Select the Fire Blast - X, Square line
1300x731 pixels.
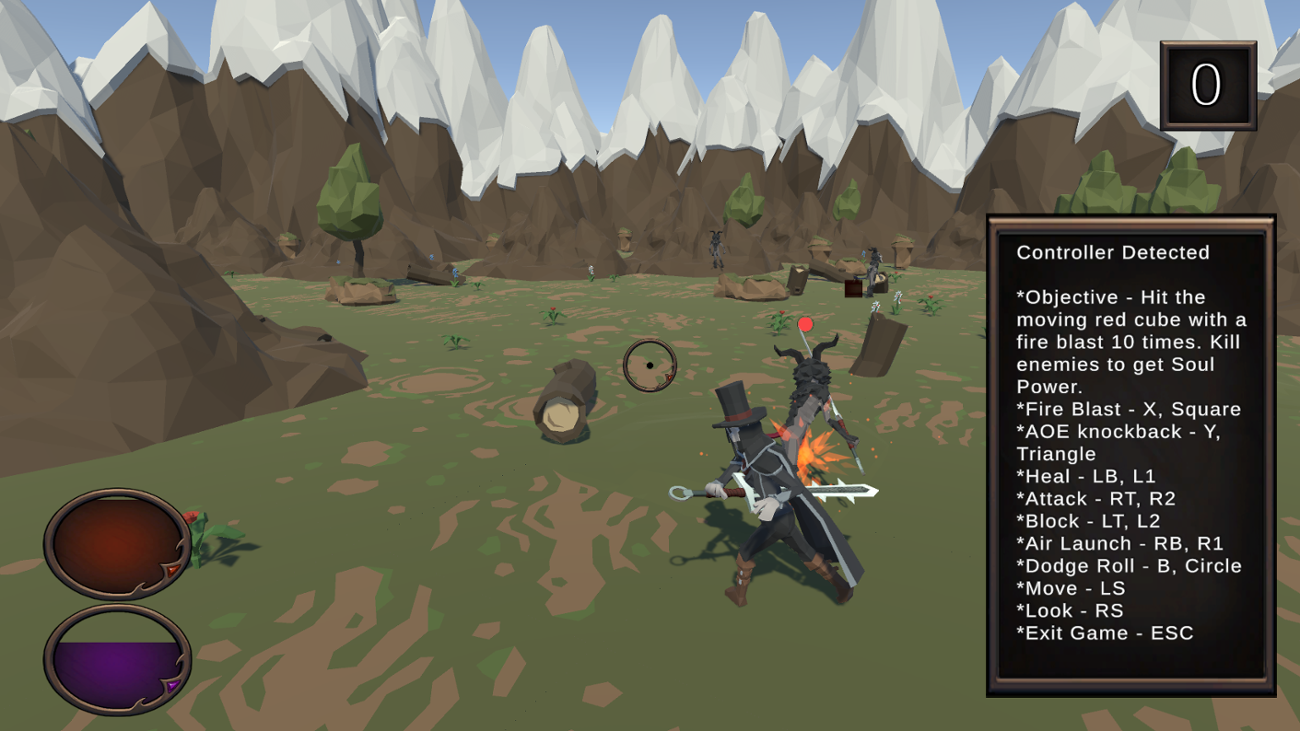(1127, 409)
